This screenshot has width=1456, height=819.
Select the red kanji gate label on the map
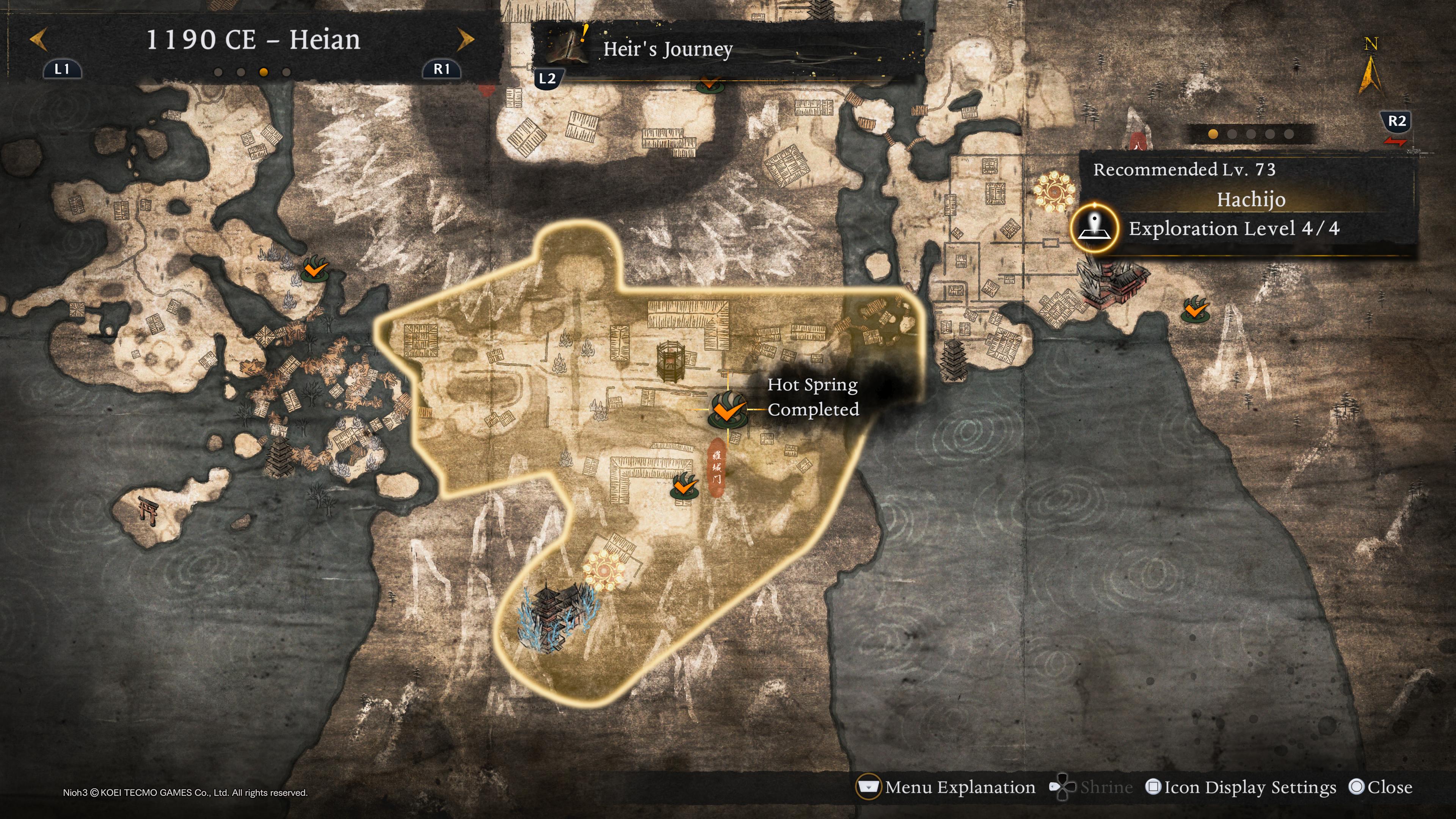(716, 467)
